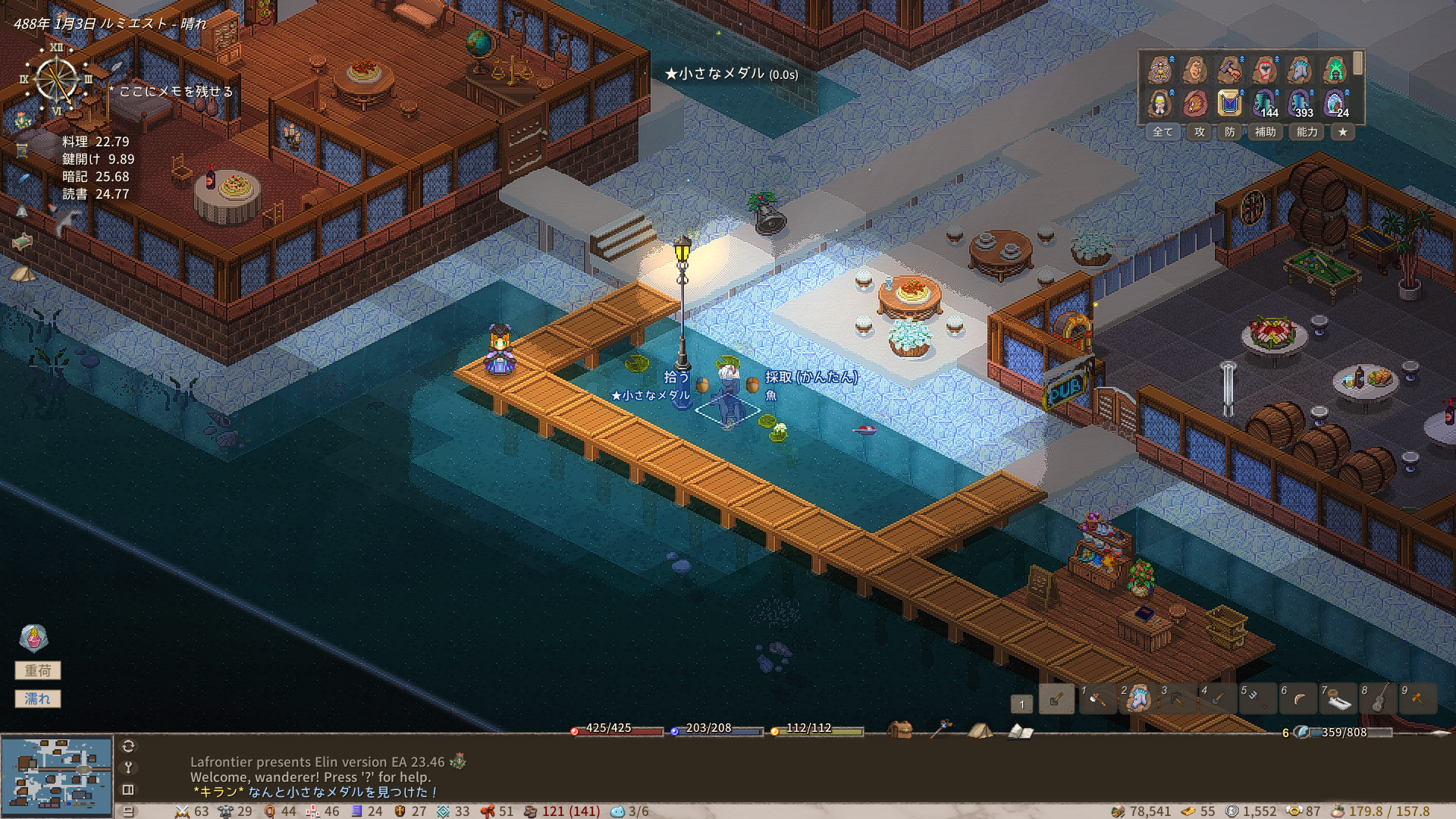Select the 全て ability filter tab

click(x=1163, y=132)
